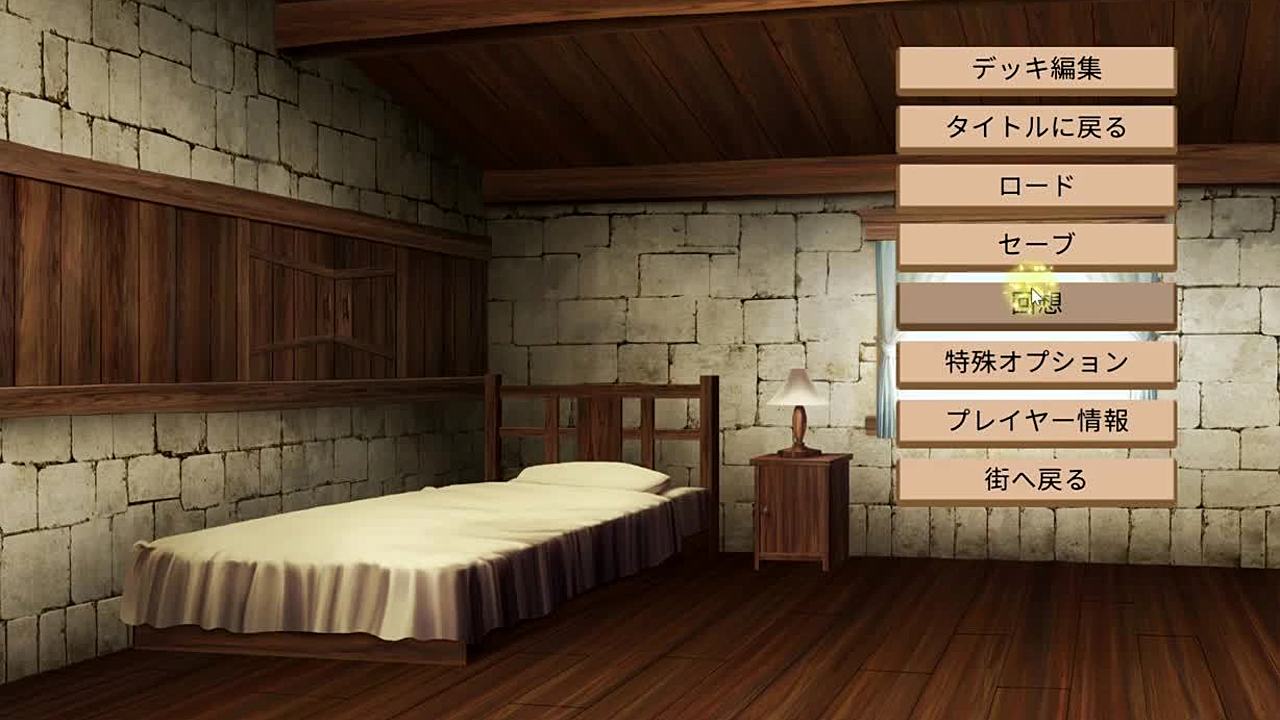The width and height of the screenshot is (1280, 720).
Task: Select the ロード load option
Action: tap(1036, 186)
